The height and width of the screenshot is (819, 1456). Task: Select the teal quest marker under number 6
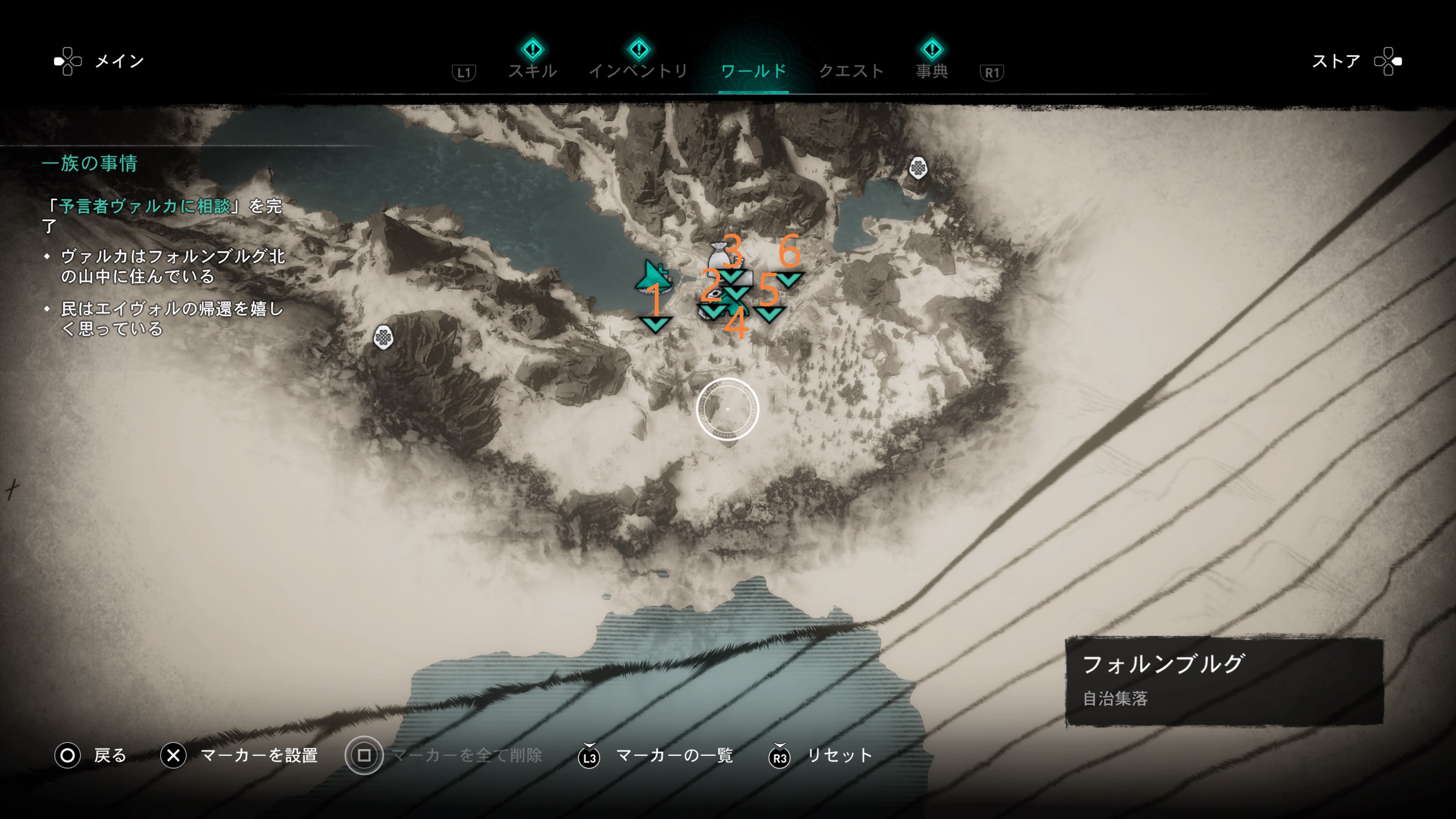(789, 279)
